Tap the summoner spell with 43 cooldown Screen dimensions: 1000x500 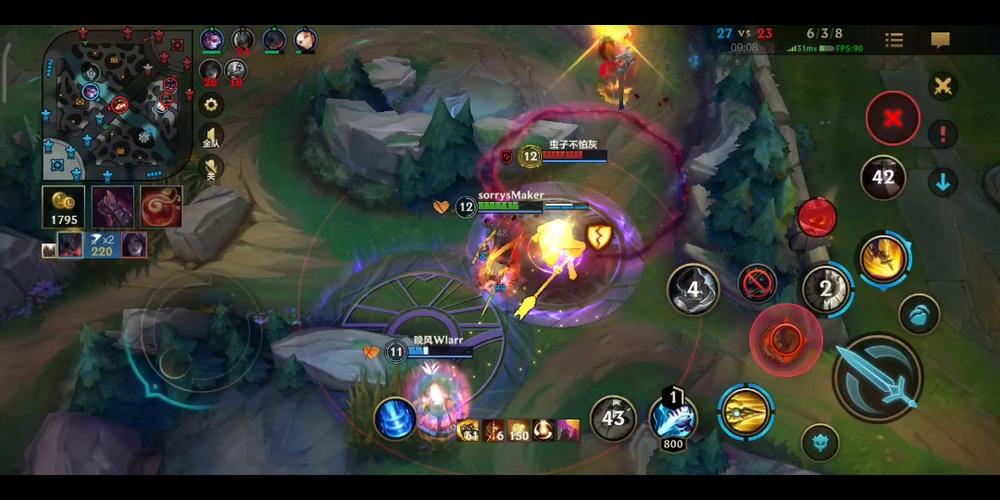click(x=613, y=418)
